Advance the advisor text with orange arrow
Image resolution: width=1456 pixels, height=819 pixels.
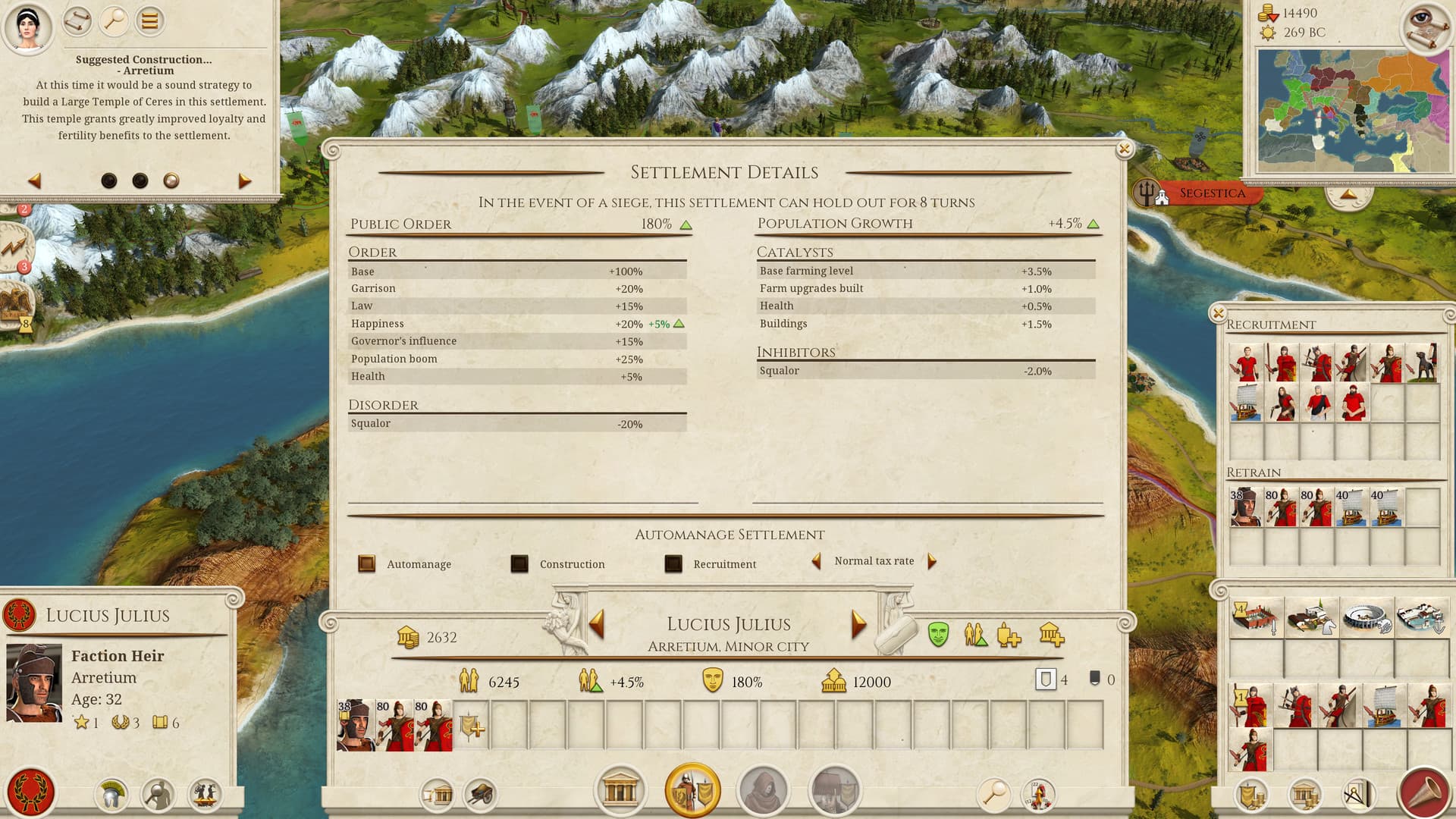tap(243, 180)
